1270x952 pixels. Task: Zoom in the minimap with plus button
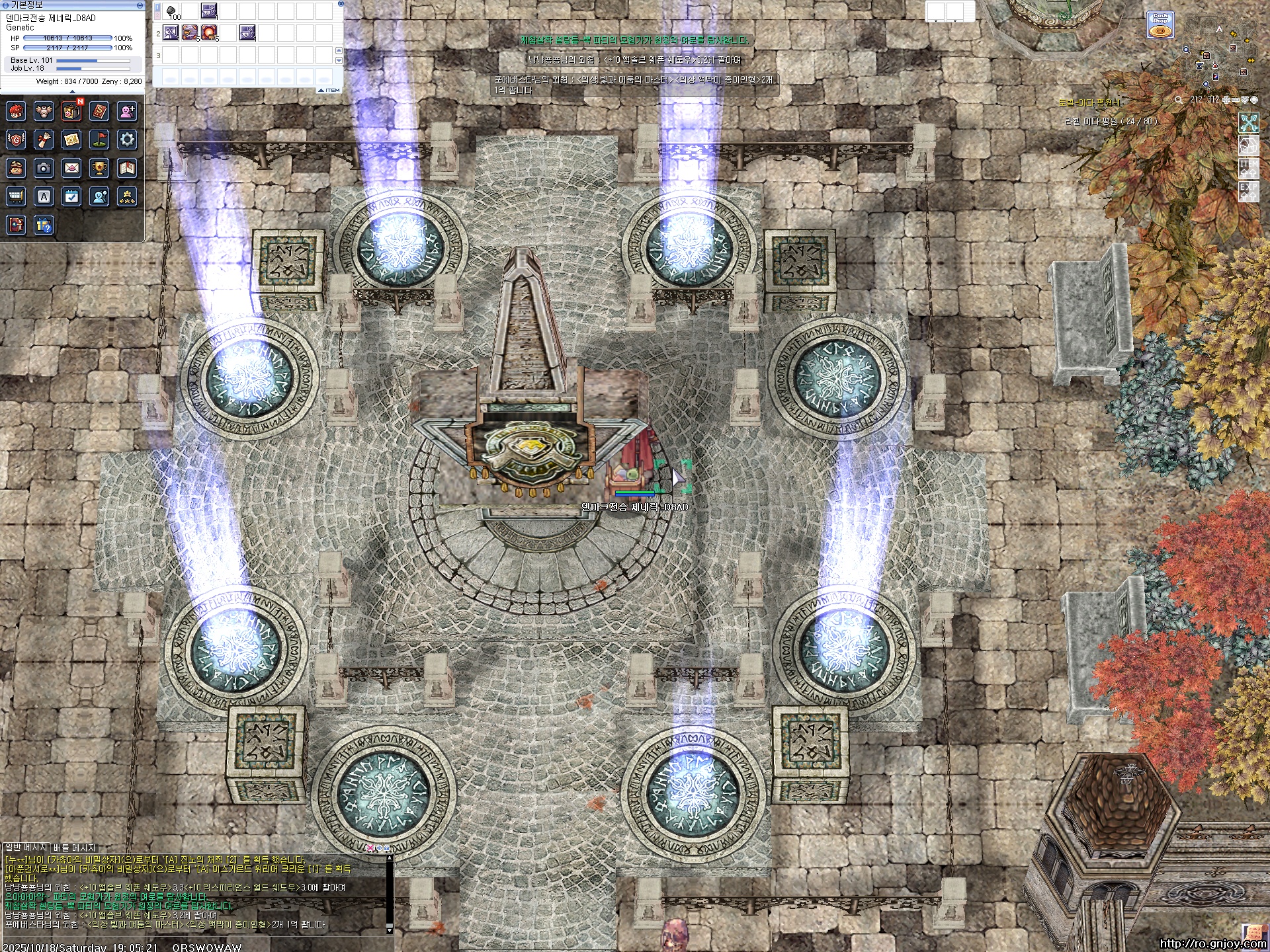tap(1227, 100)
